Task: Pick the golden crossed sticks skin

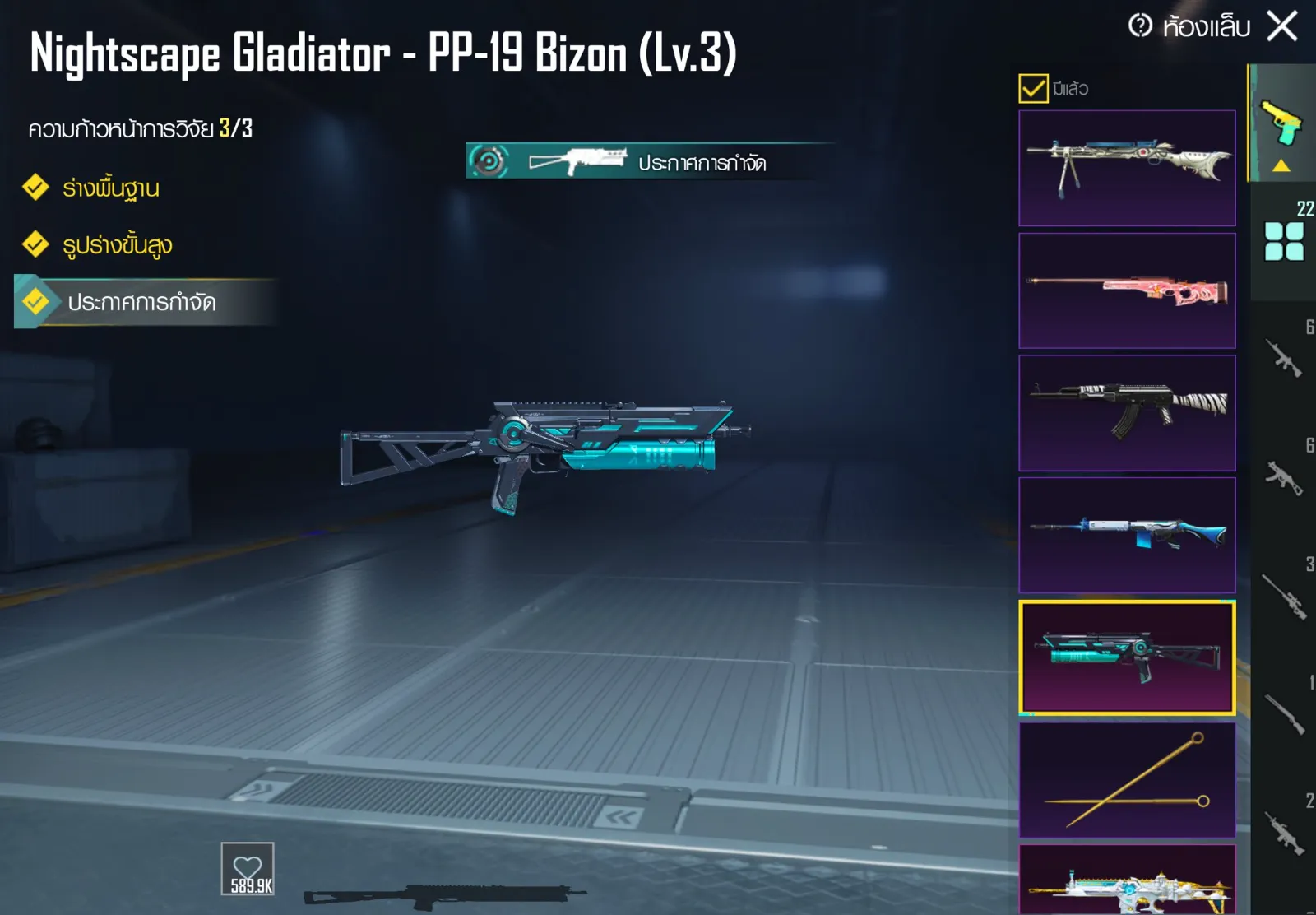Action: tap(1127, 779)
